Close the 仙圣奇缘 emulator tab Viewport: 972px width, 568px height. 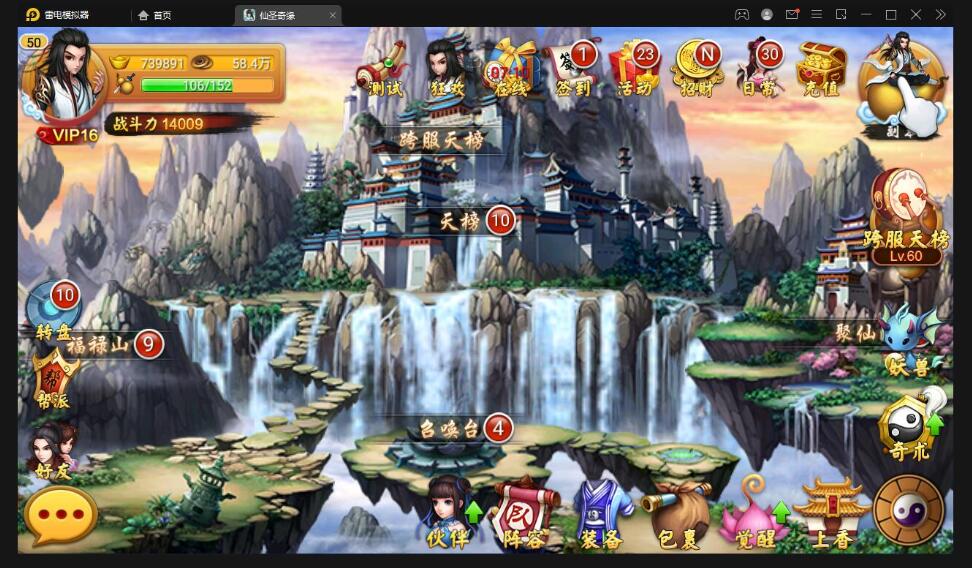click(x=333, y=15)
